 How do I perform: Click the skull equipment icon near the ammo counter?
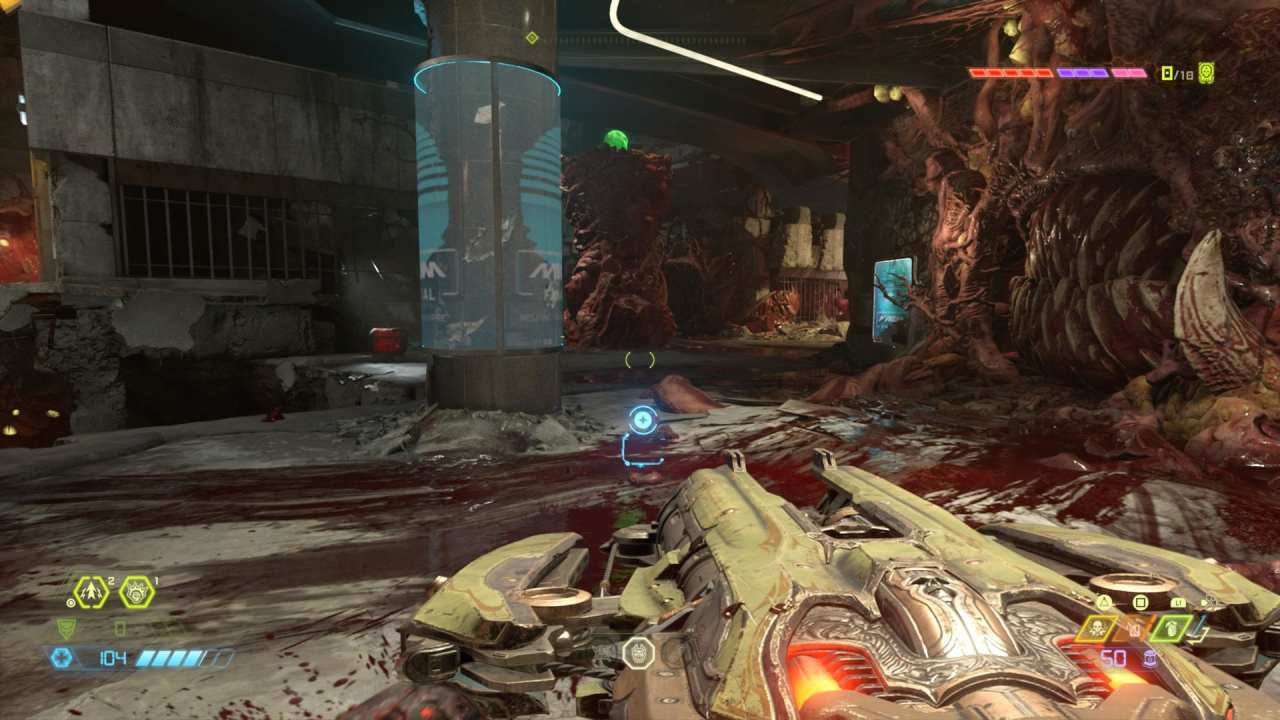(x=1097, y=628)
